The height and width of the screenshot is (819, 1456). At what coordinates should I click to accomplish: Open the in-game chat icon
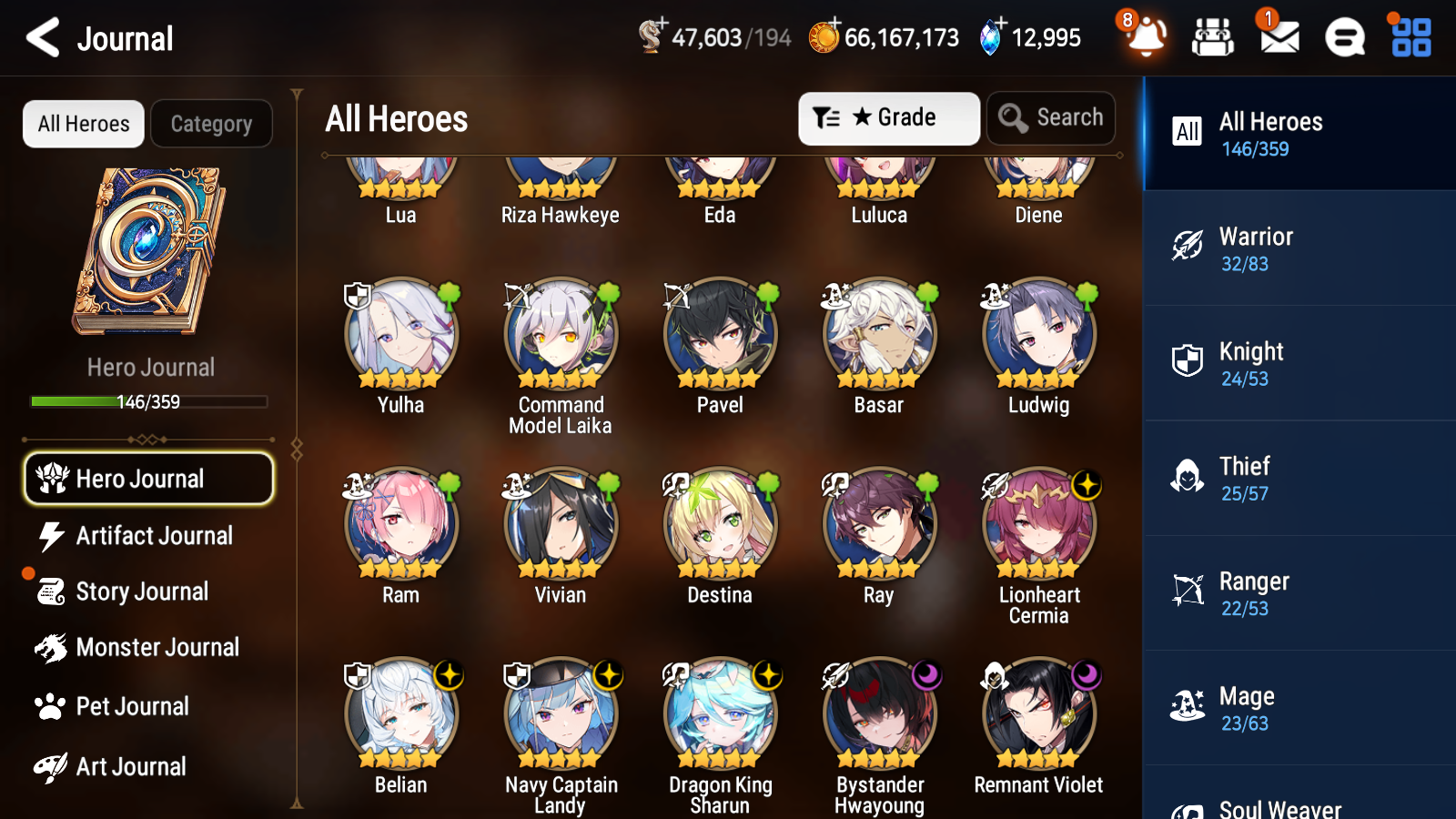(1343, 38)
